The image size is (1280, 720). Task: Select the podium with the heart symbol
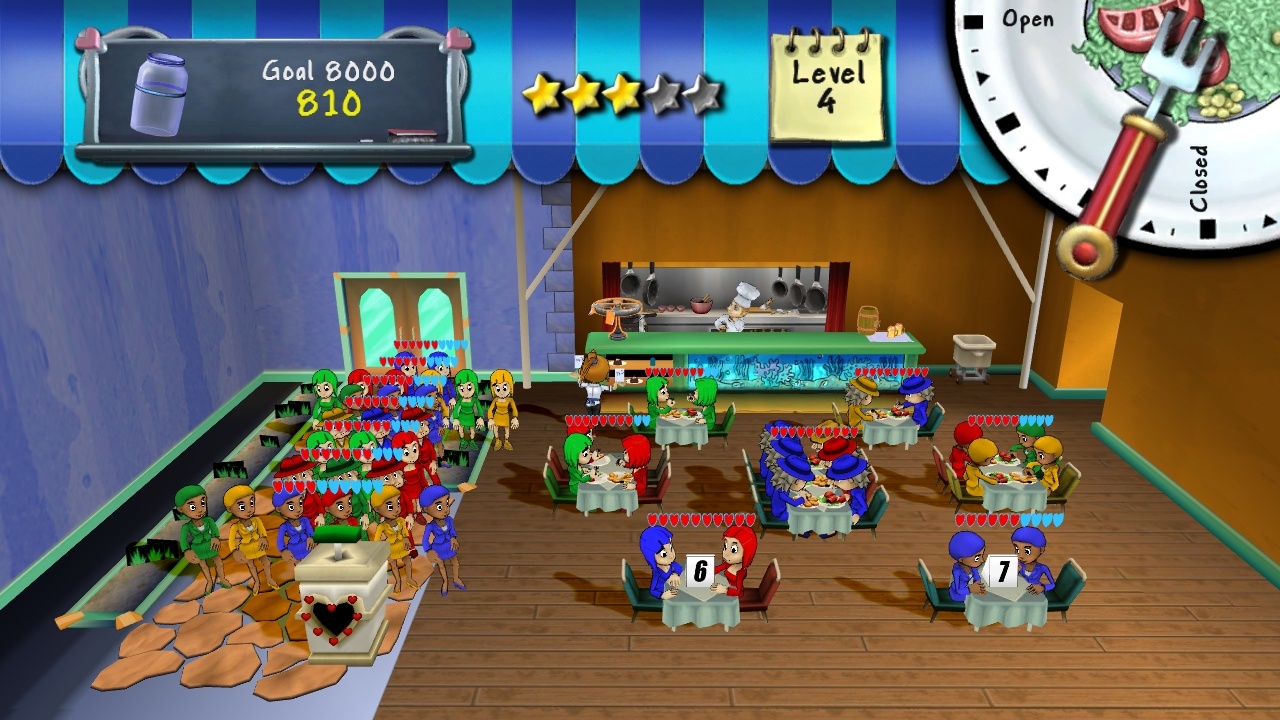tap(337, 600)
